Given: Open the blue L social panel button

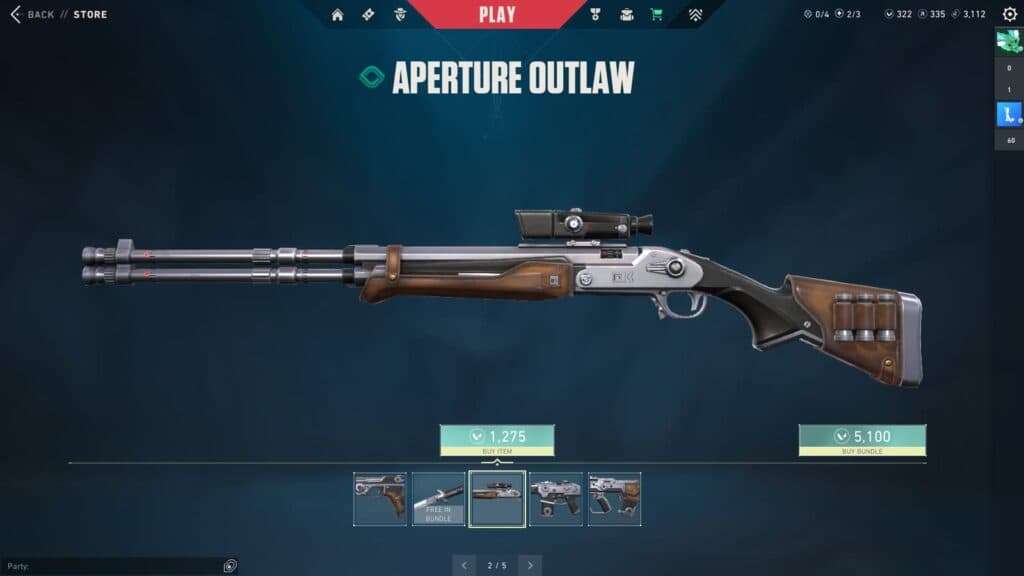Looking at the screenshot, I should pyautogui.click(x=1008, y=116).
